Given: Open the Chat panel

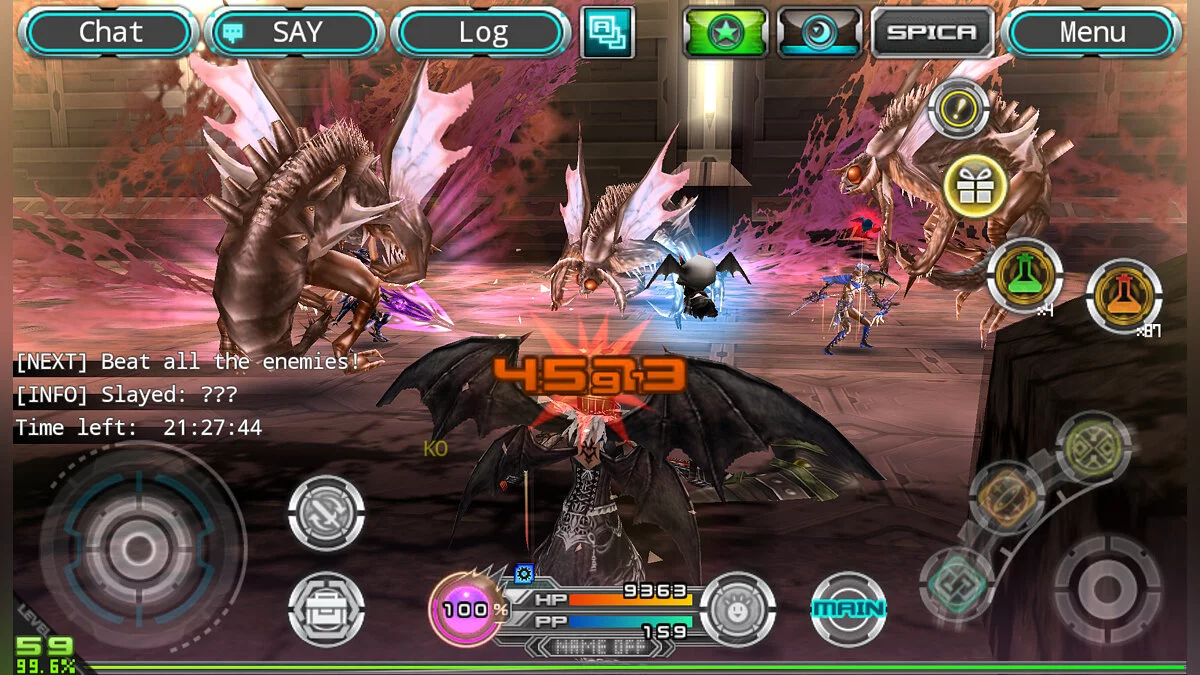Looking at the screenshot, I should [110, 33].
